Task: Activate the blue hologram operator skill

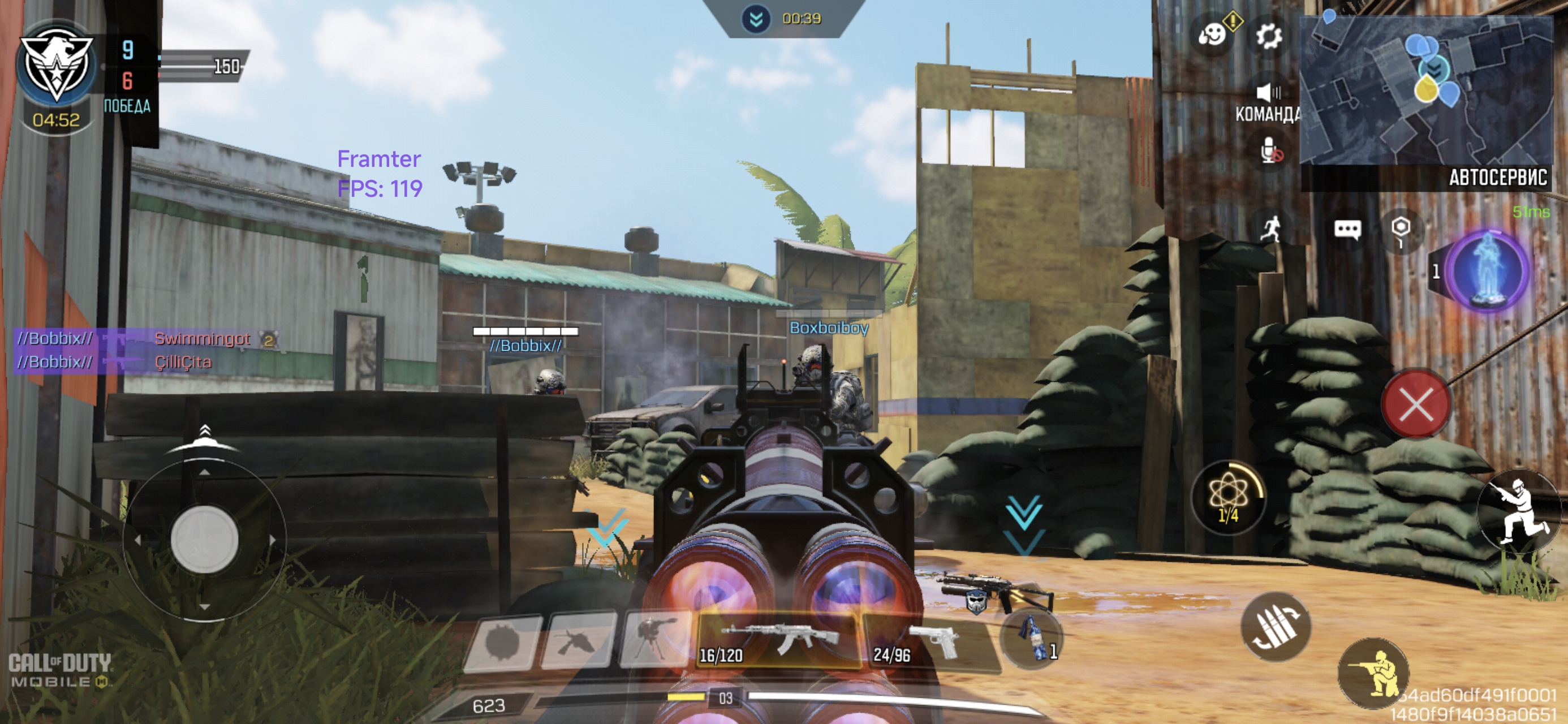Action: pos(1488,271)
